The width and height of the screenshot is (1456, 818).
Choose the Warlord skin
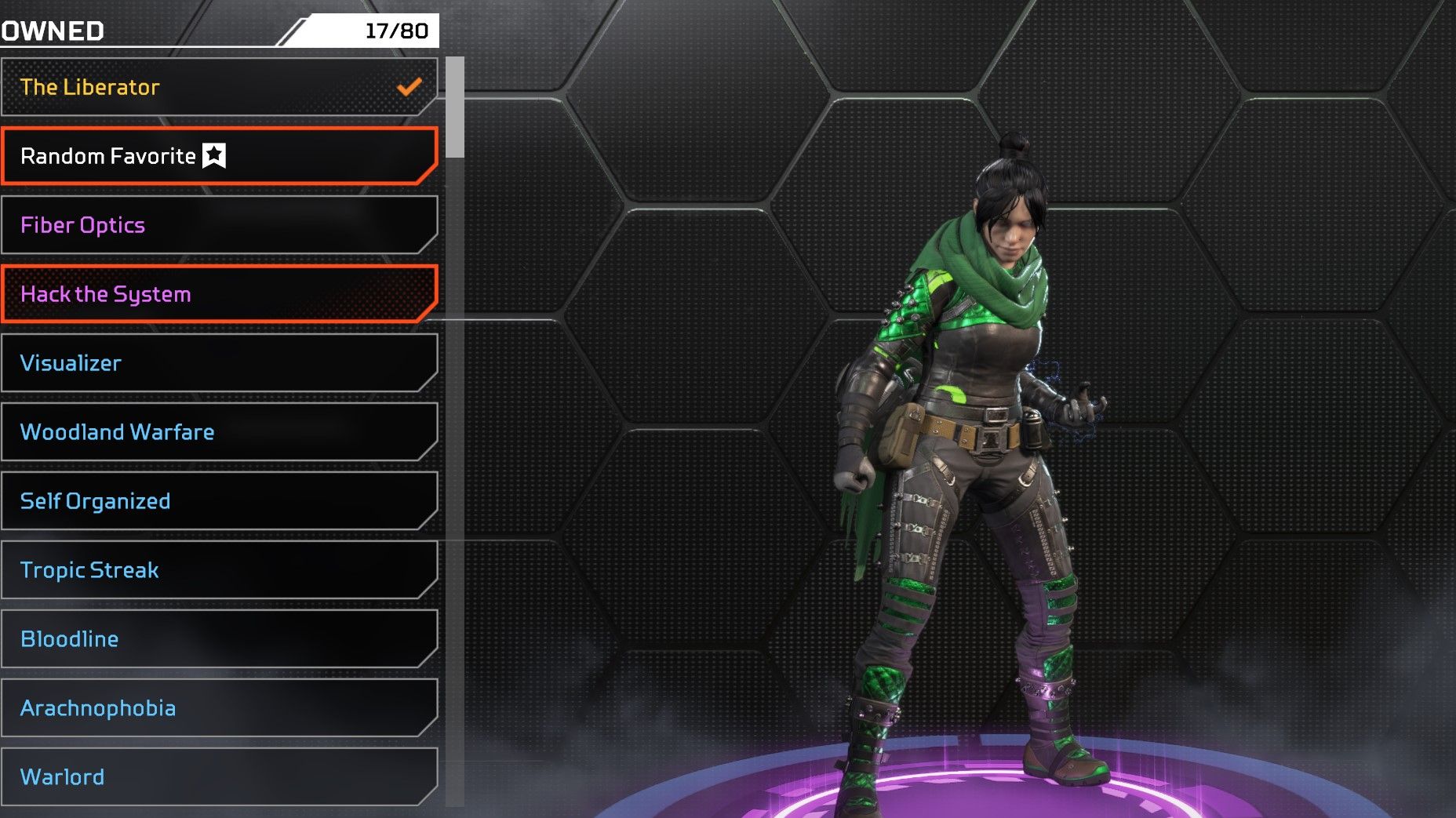coord(218,776)
